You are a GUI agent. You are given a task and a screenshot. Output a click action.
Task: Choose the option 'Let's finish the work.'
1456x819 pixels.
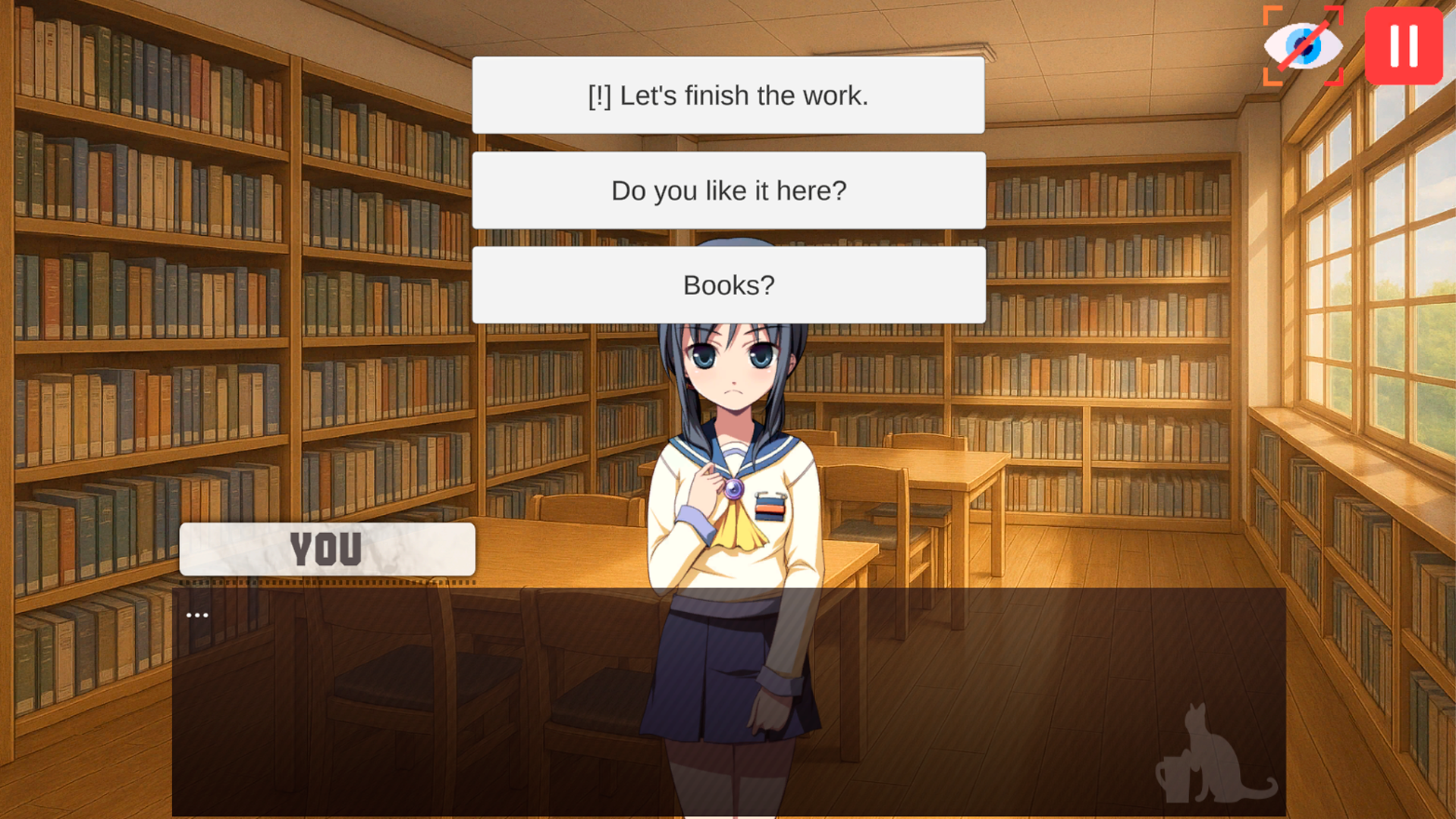click(x=728, y=95)
